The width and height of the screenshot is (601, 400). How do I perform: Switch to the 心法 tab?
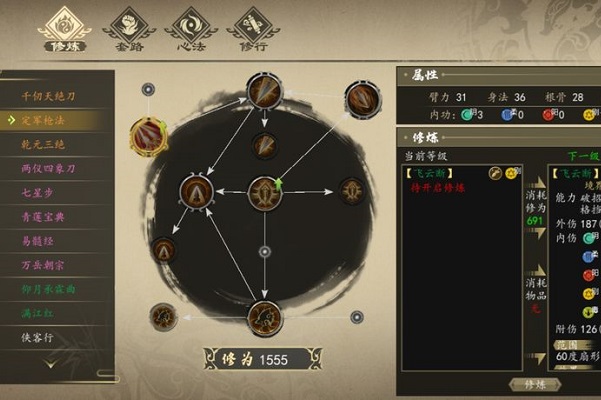(189, 28)
